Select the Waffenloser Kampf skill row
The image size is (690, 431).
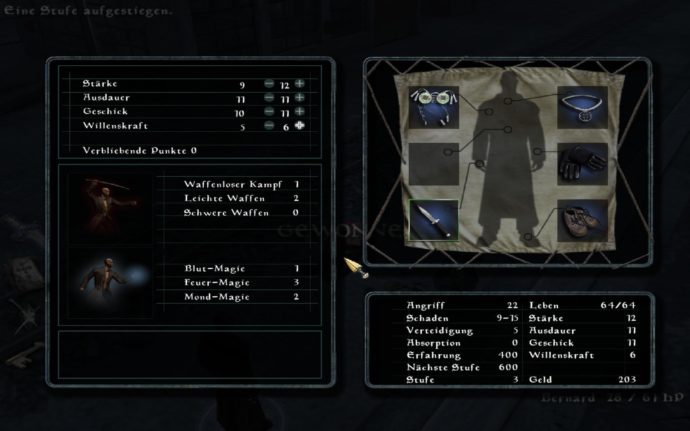pos(242,184)
